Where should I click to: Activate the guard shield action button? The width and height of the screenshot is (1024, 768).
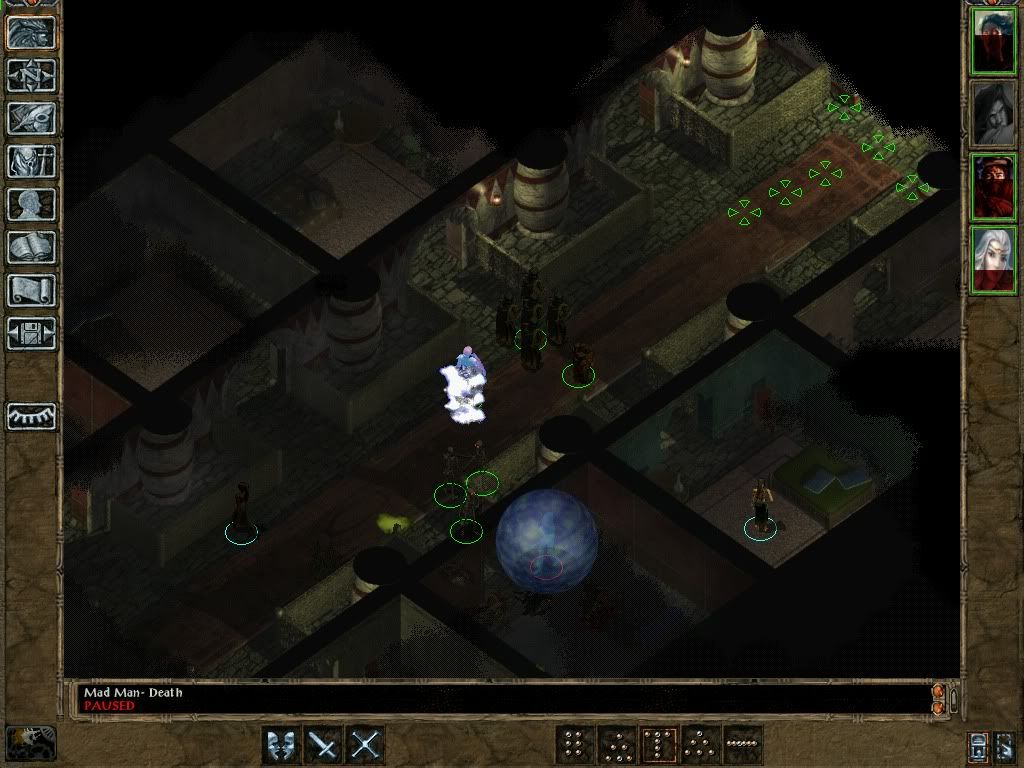tap(282, 745)
